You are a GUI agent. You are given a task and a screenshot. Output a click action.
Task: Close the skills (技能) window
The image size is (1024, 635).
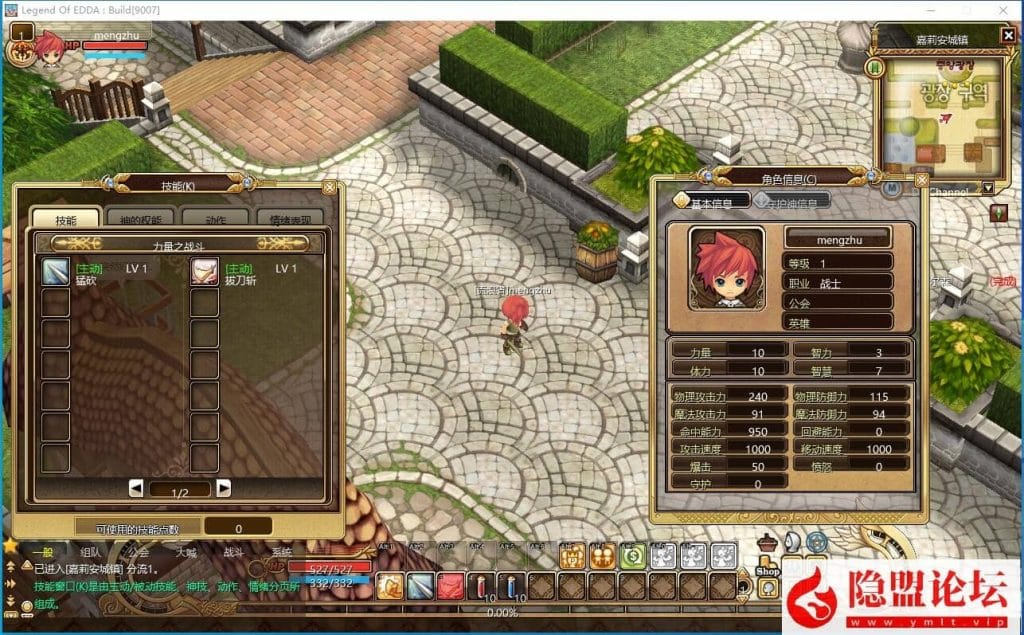[329, 187]
